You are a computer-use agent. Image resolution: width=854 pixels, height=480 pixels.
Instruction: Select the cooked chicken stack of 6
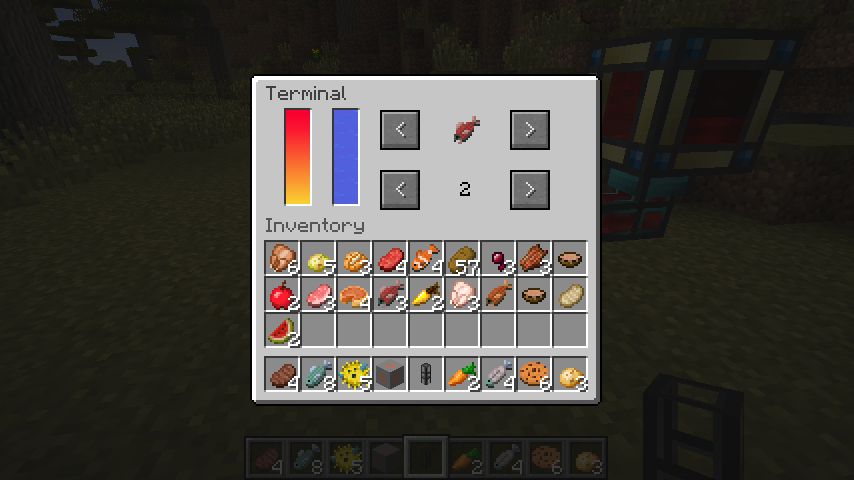click(282, 259)
